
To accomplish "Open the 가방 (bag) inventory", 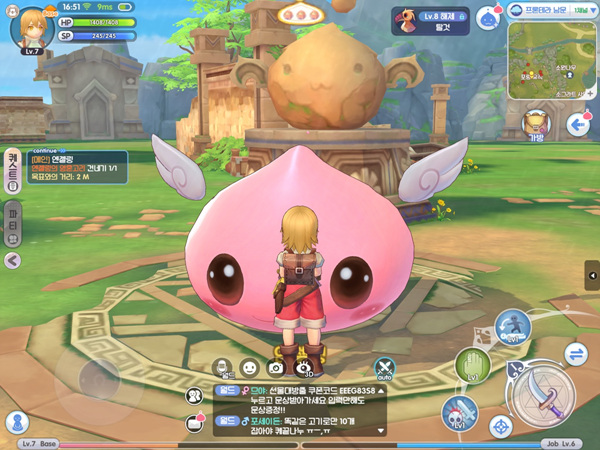I will (537, 124).
